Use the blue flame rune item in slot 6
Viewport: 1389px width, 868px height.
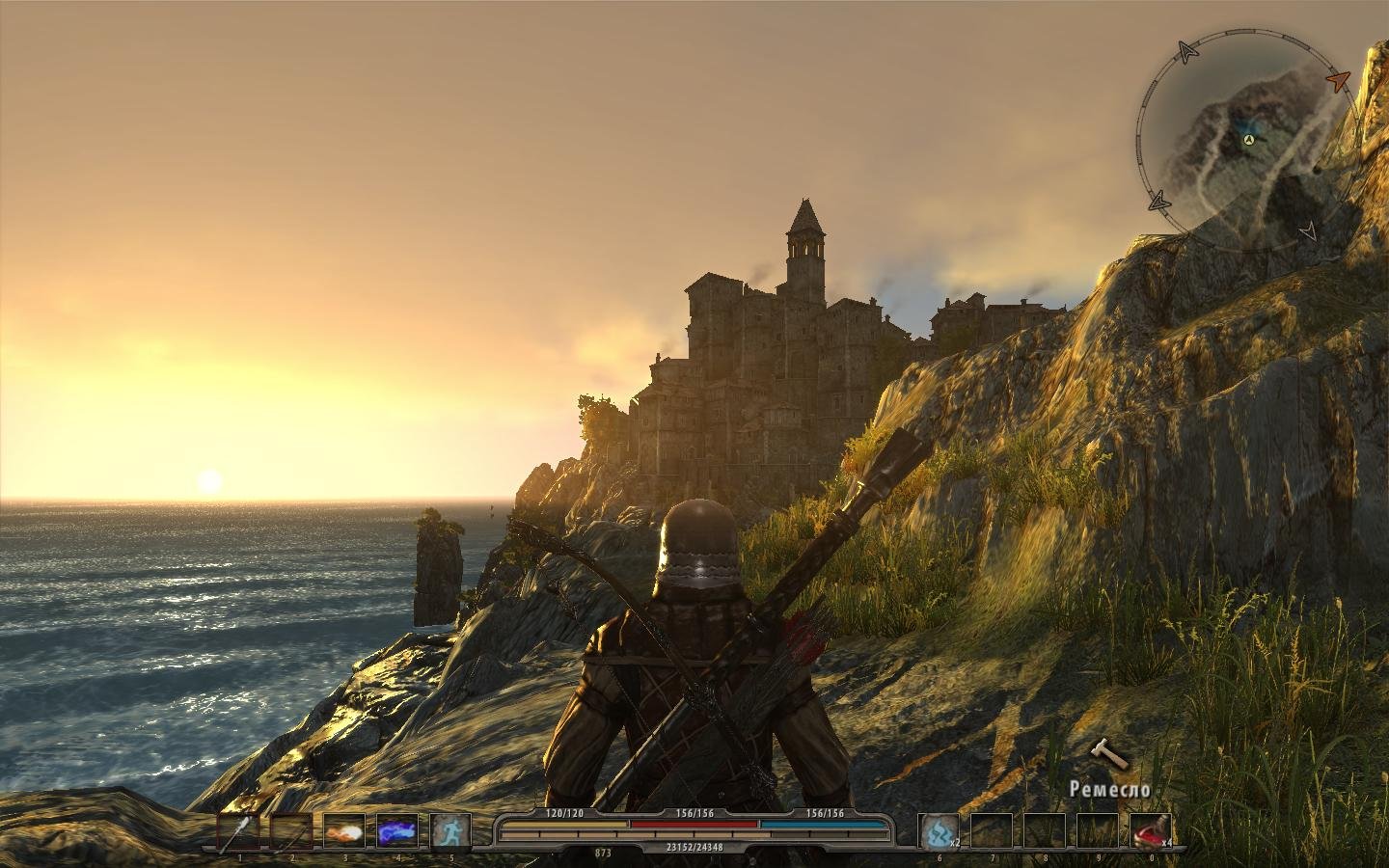939,831
